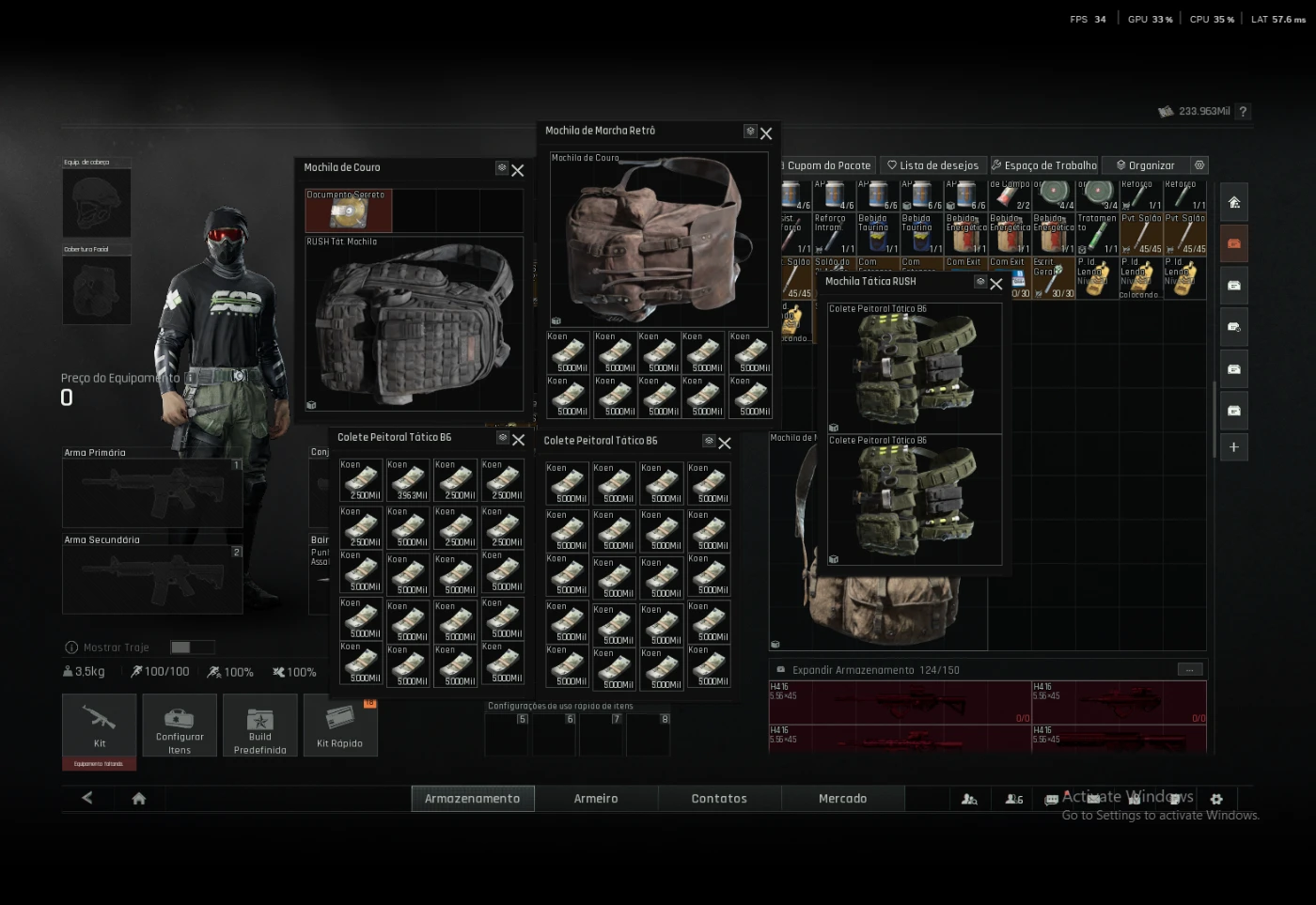Go to the Contatos tab
Image resolution: width=1316 pixels, height=905 pixels.
[719, 799]
